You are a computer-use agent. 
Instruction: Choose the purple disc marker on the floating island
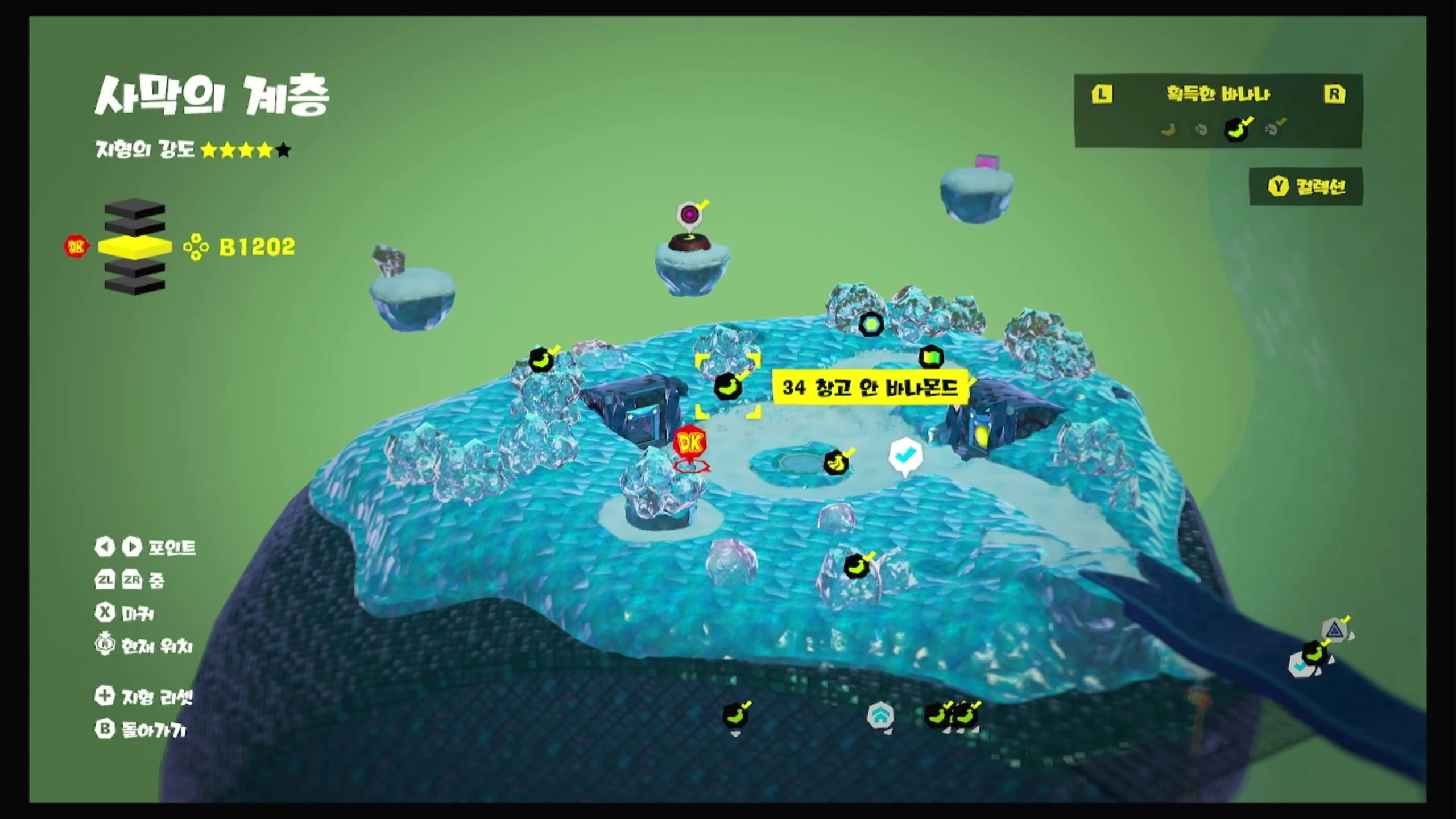click(690, 215)
